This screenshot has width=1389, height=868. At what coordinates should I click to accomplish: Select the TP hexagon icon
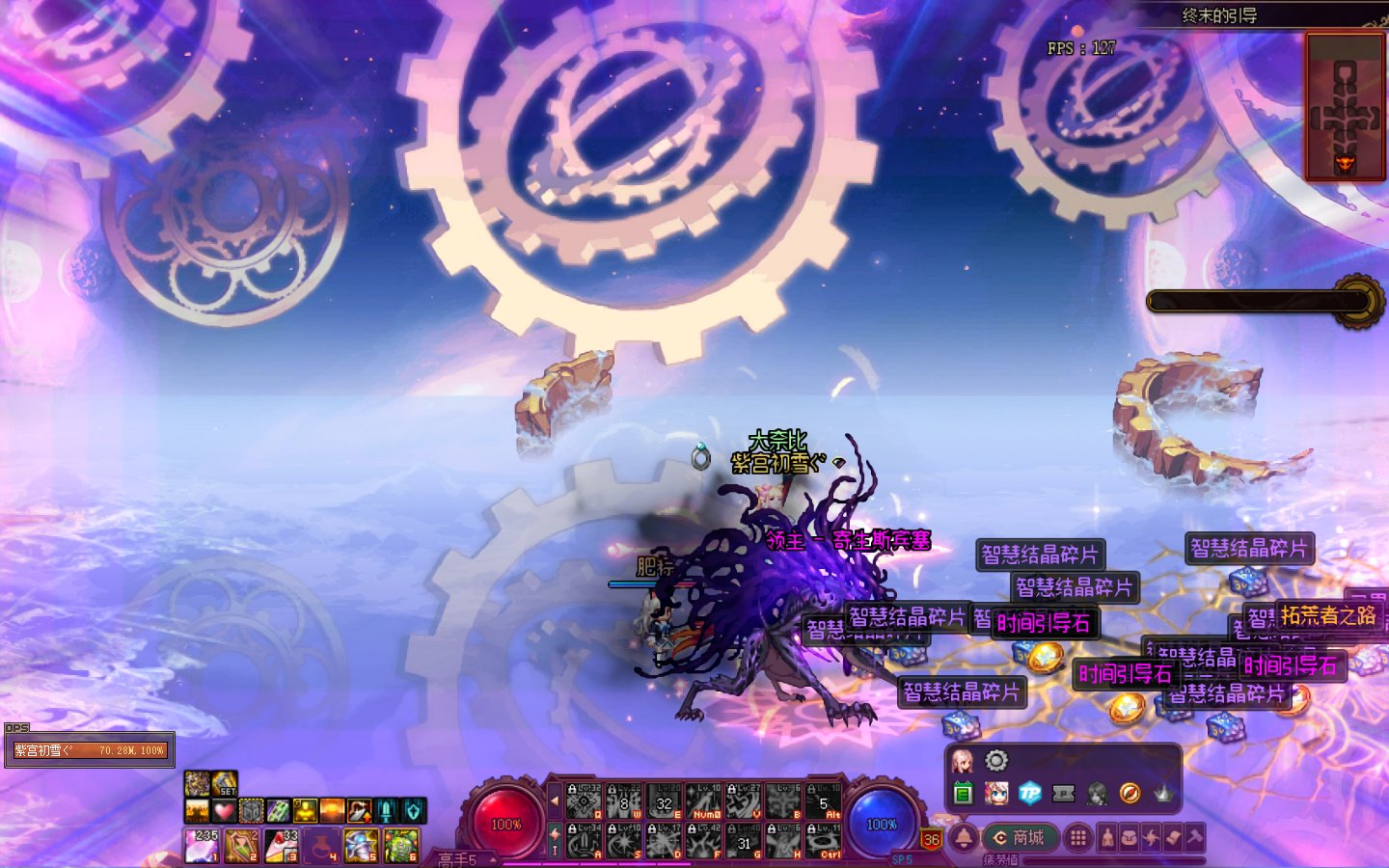click(x=1029, y=793)
